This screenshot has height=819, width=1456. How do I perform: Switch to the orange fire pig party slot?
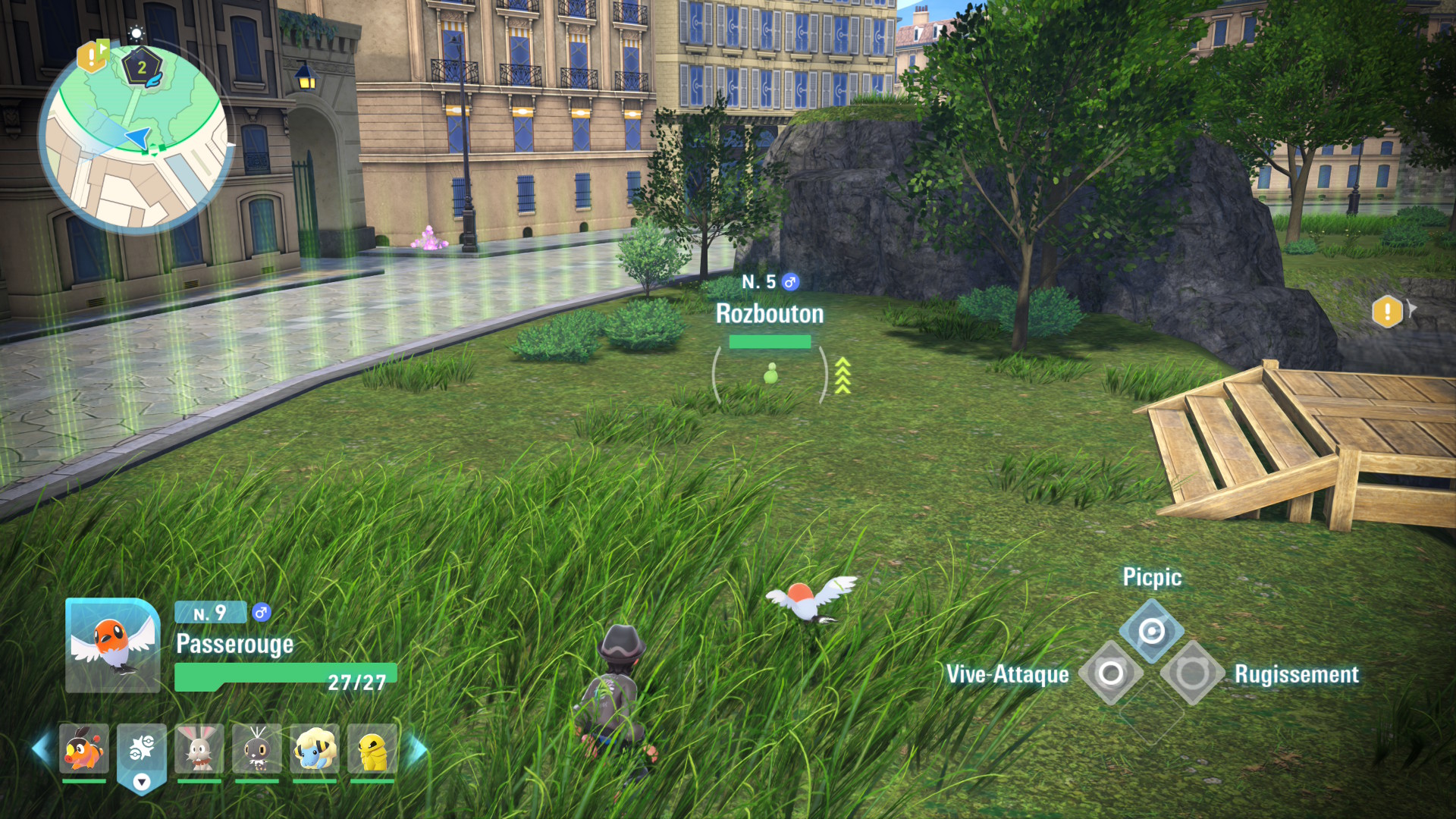[84, 748]
